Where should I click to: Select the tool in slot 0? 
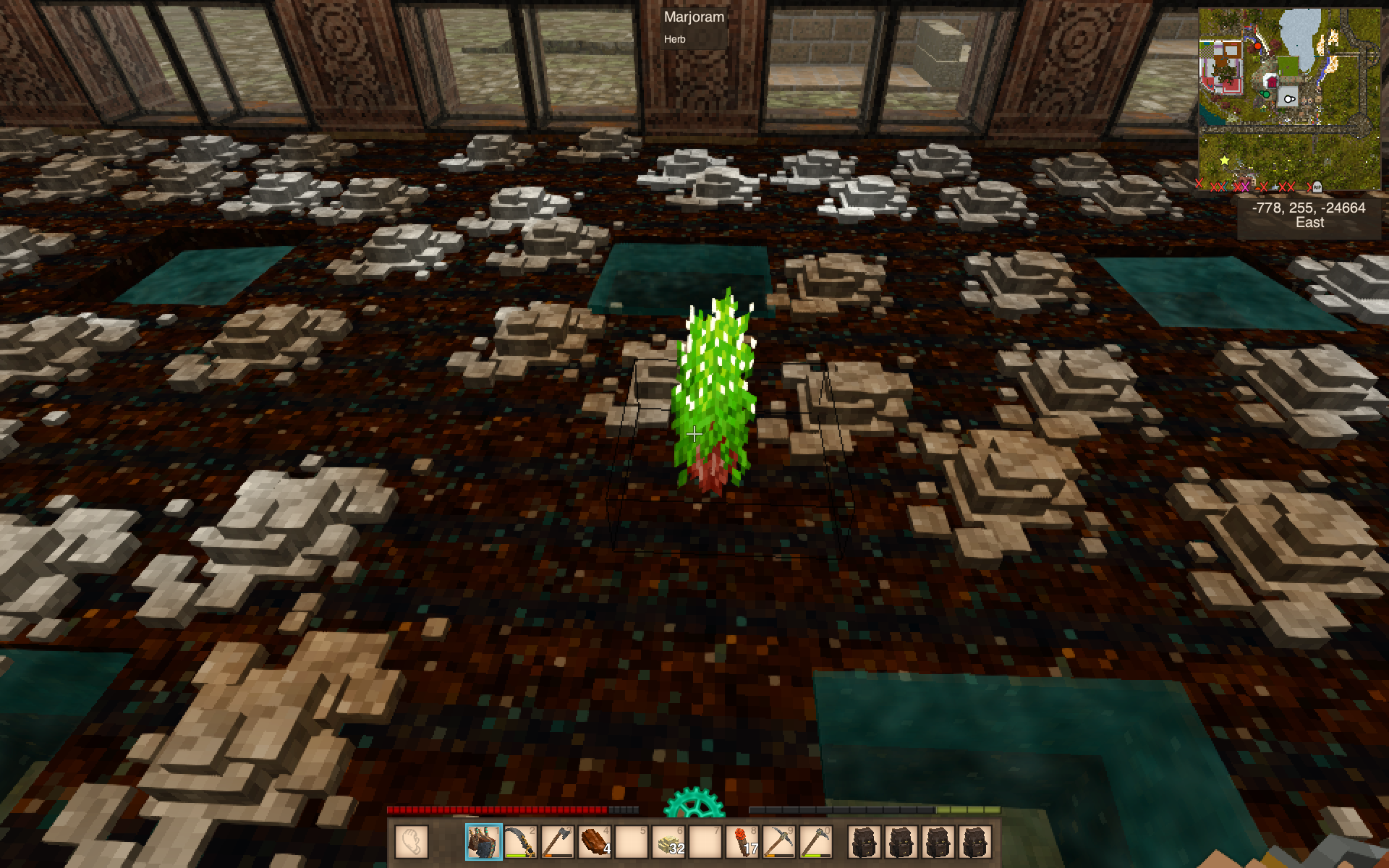[816, 842]
